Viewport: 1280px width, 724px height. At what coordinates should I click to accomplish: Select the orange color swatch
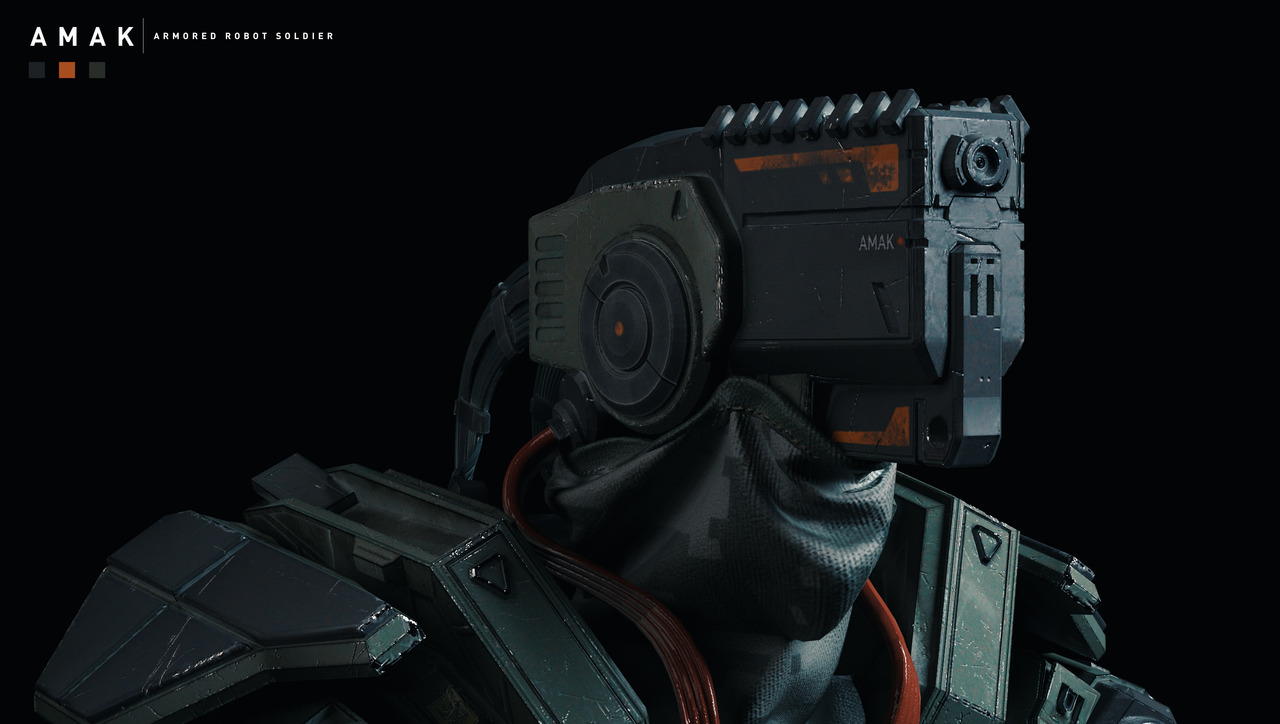(x=67, y=70)
